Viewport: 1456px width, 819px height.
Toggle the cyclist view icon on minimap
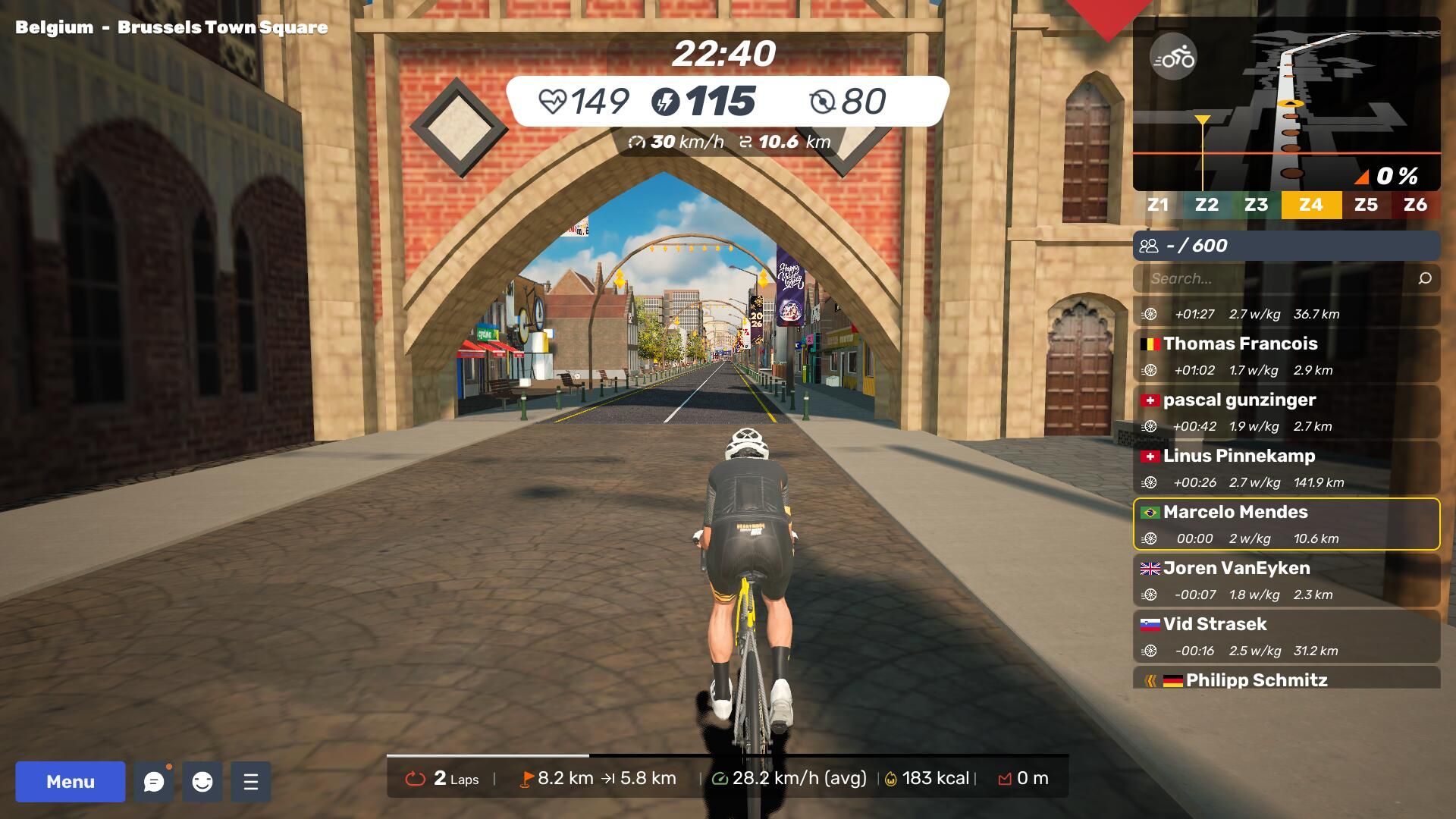pyautogui.click(x=1173, y=58)
